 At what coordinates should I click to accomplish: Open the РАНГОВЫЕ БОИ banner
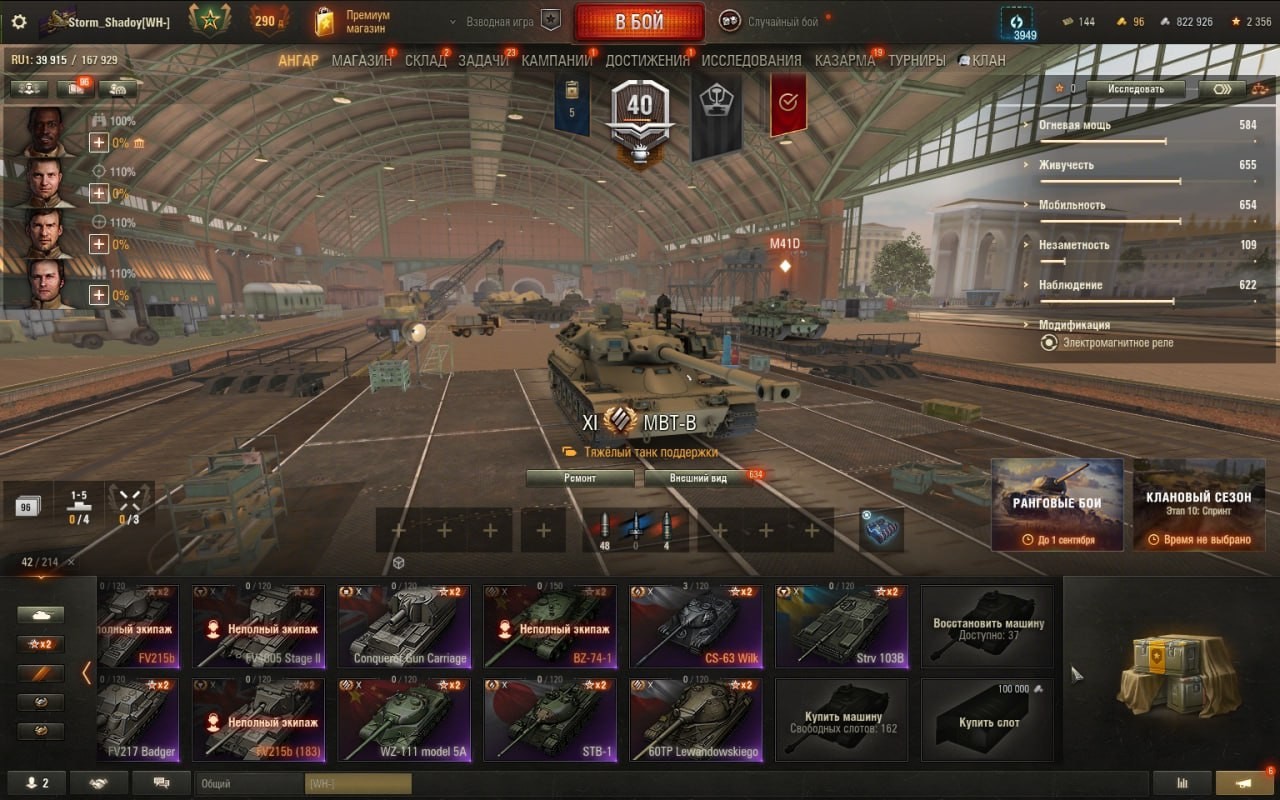pyautogui.click(x=1057, y=505)
